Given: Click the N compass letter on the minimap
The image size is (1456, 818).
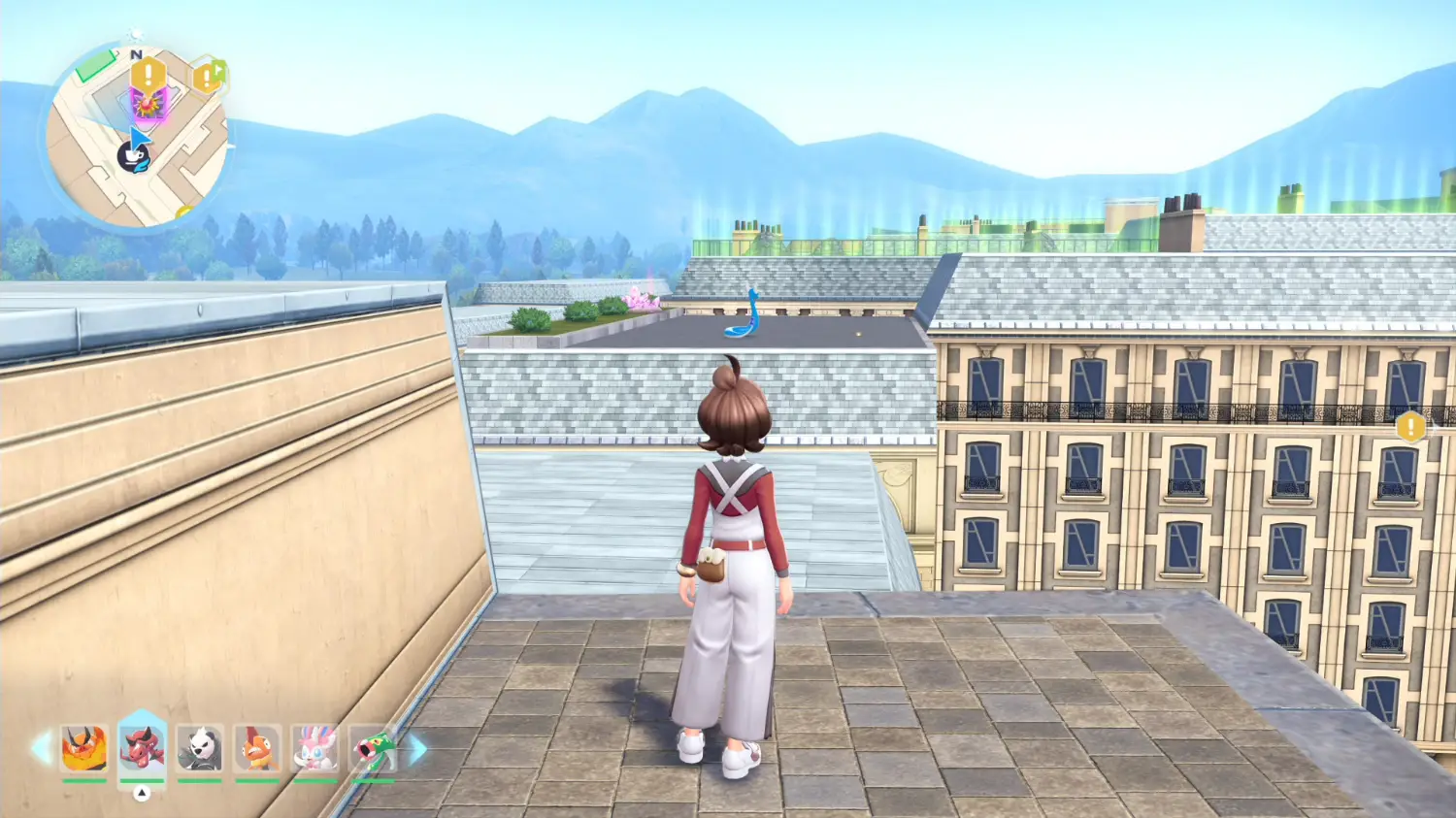Looking at the screenshot, I should coord(137,54).
